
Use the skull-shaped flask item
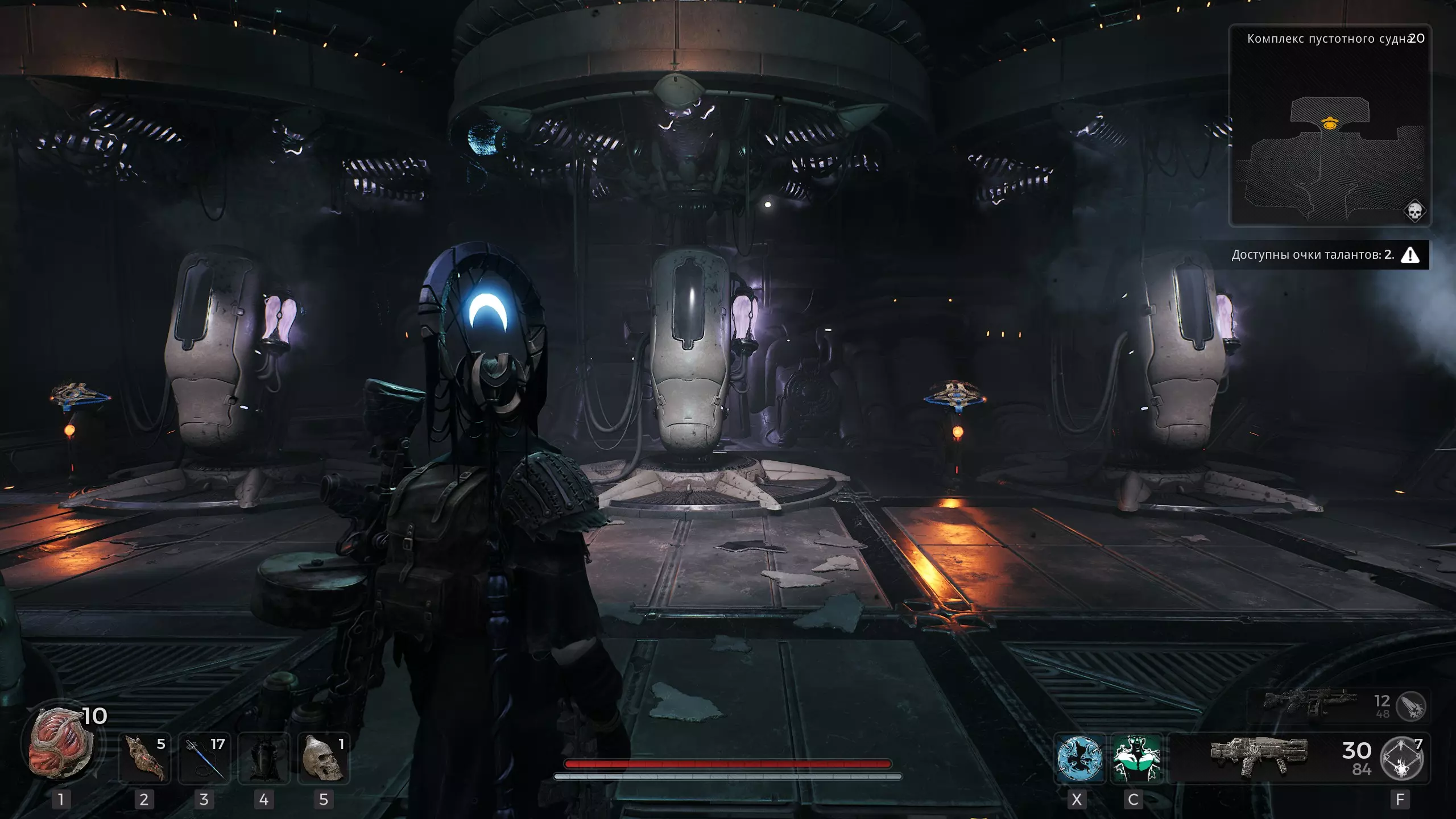point(324,759)
